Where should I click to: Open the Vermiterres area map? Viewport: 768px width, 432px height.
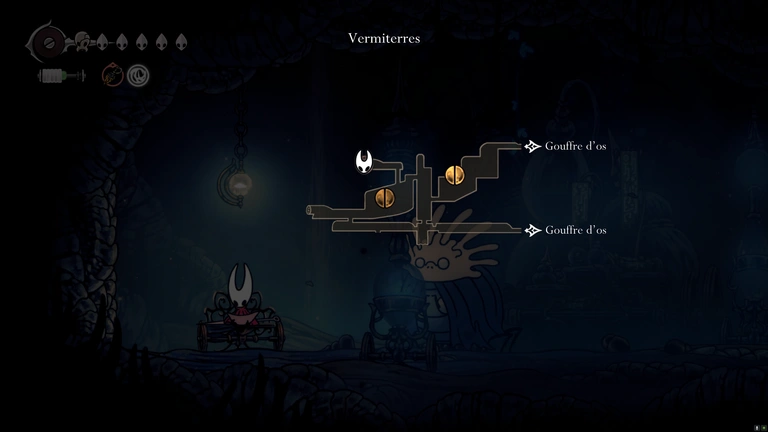[384, 39]
